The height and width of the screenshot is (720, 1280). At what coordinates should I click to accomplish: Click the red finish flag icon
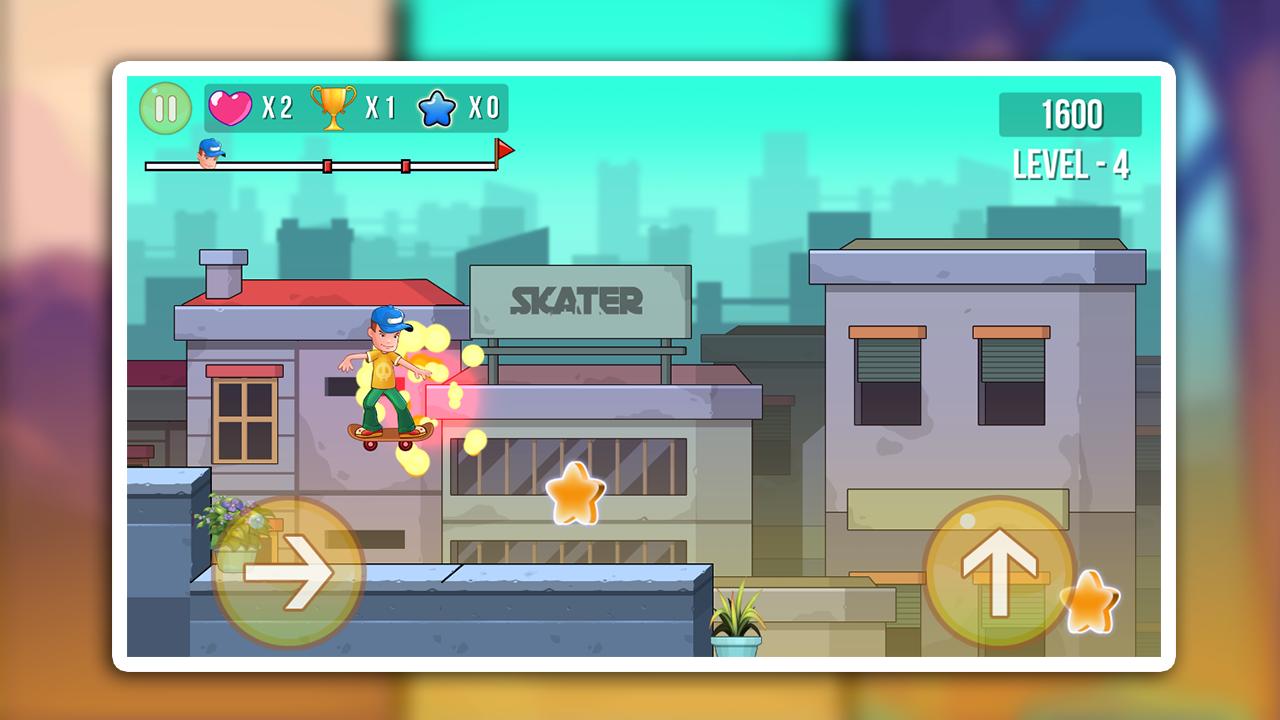[506, 148]
